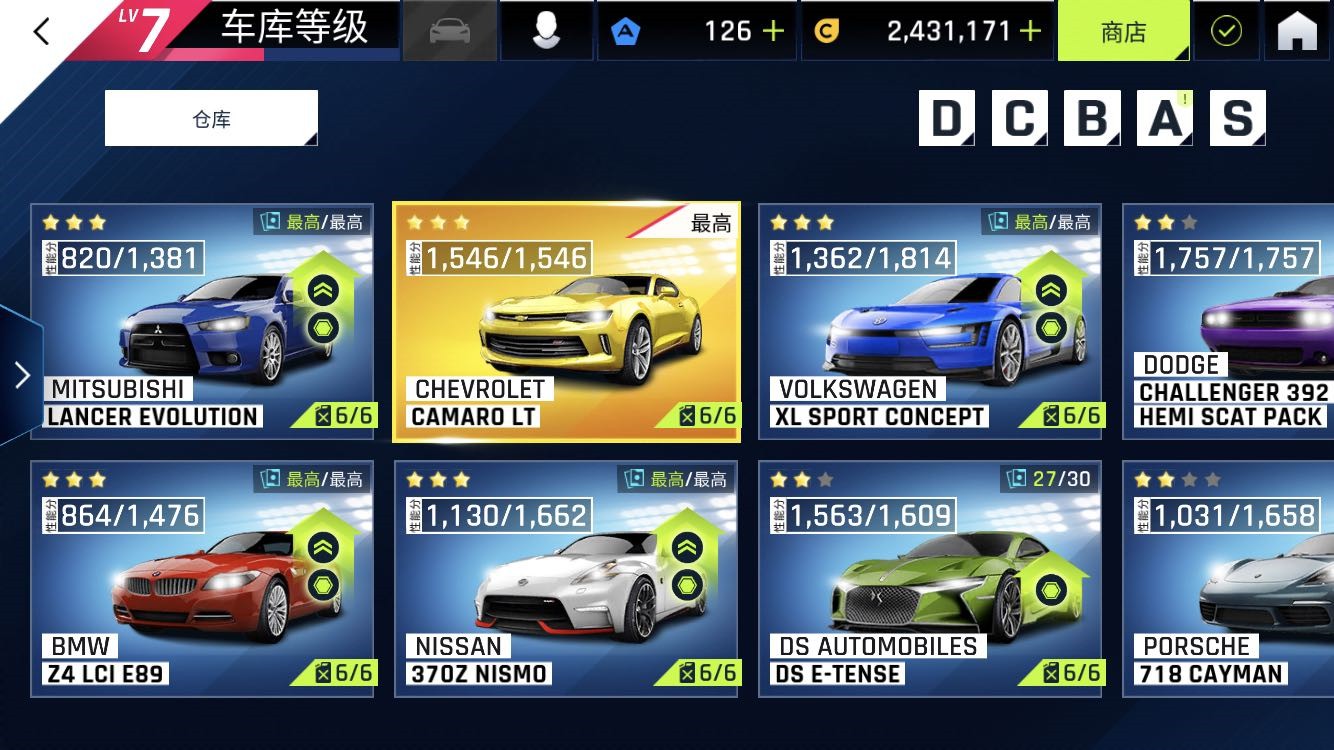This screenshot has height=750, width=1334.
Task: Open the 仓库 warehouse section
Action: 211,117
